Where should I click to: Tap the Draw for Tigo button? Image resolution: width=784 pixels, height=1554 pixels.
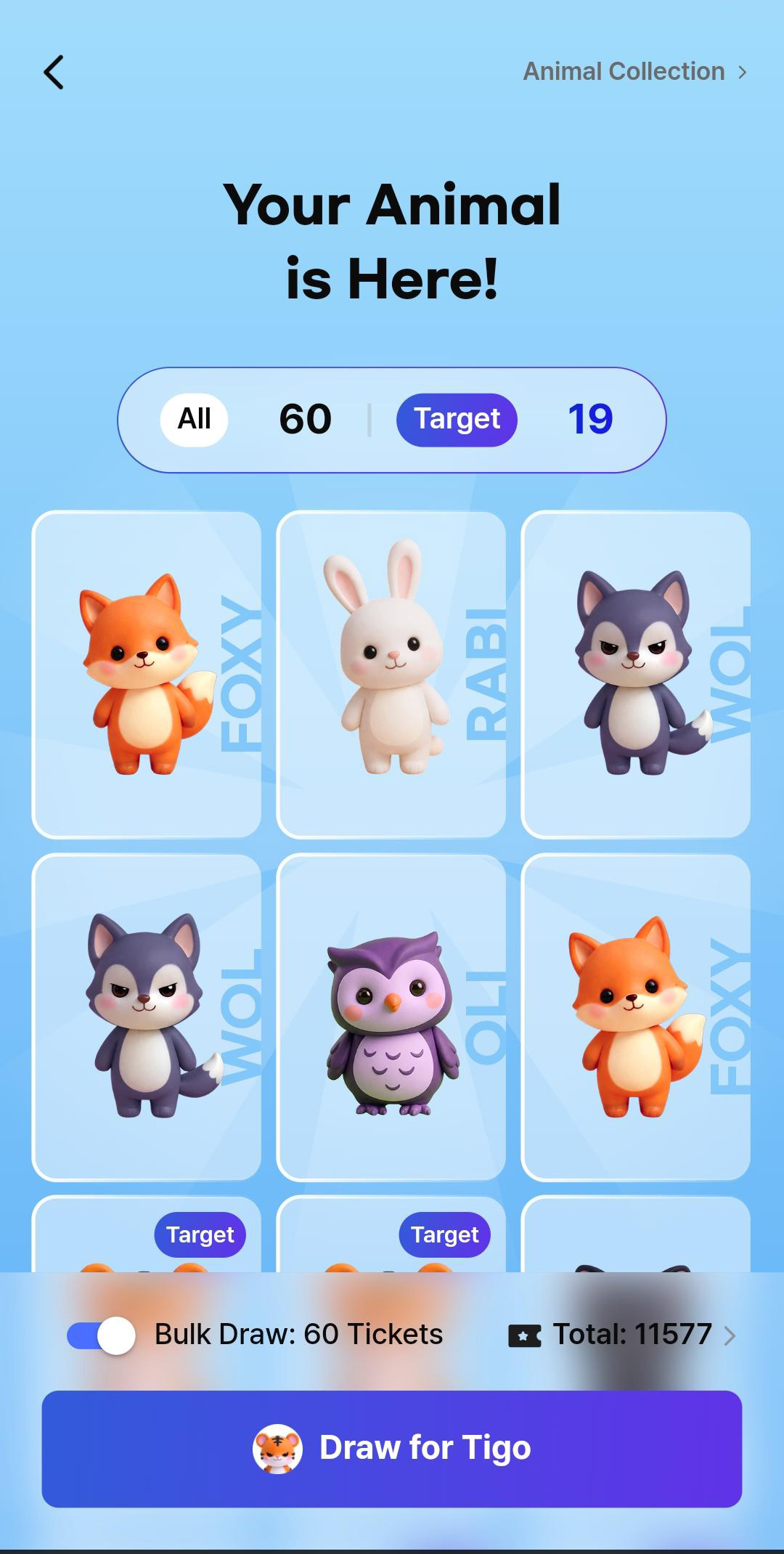click(392, 1448)
